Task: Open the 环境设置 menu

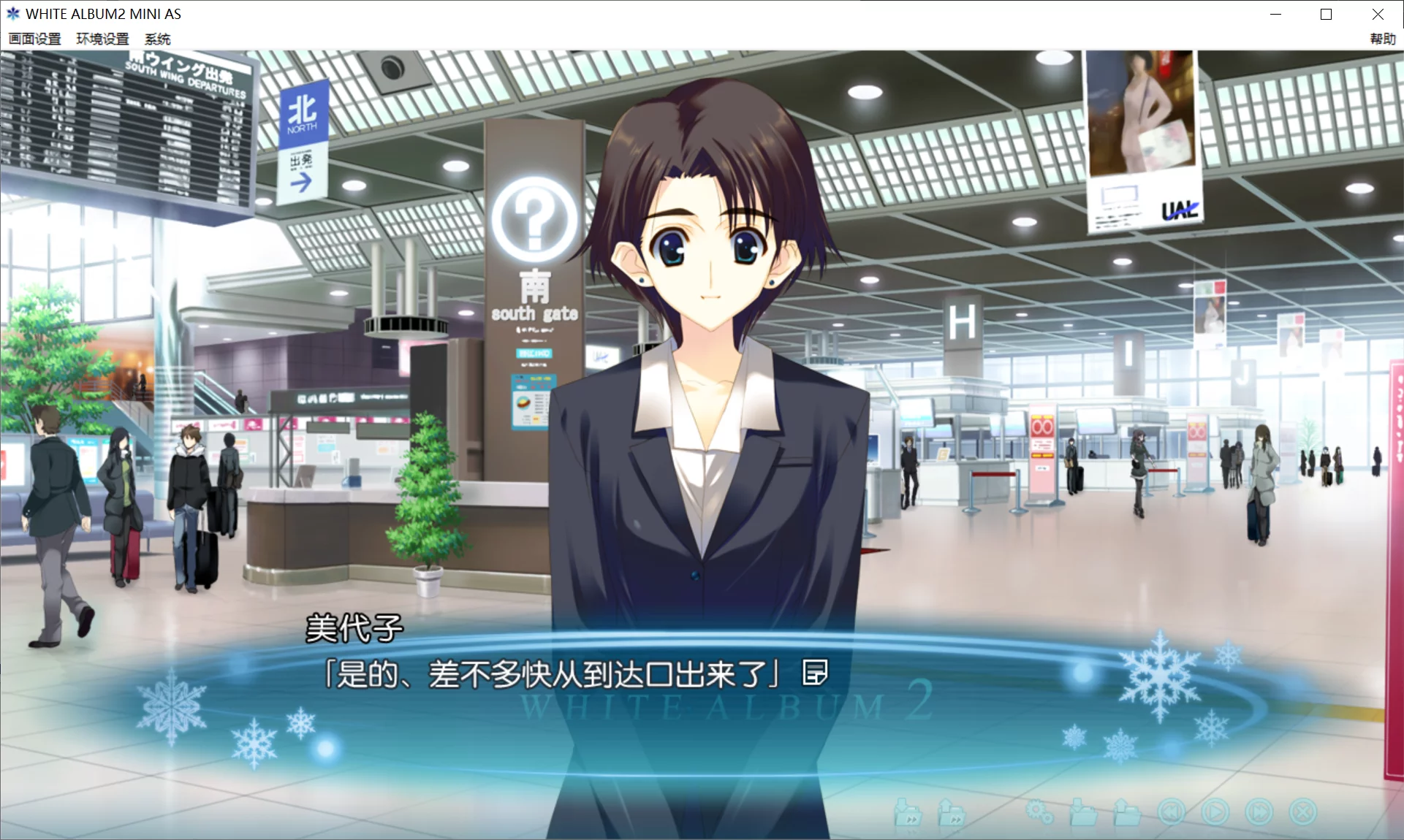Action: coord(102,39)
